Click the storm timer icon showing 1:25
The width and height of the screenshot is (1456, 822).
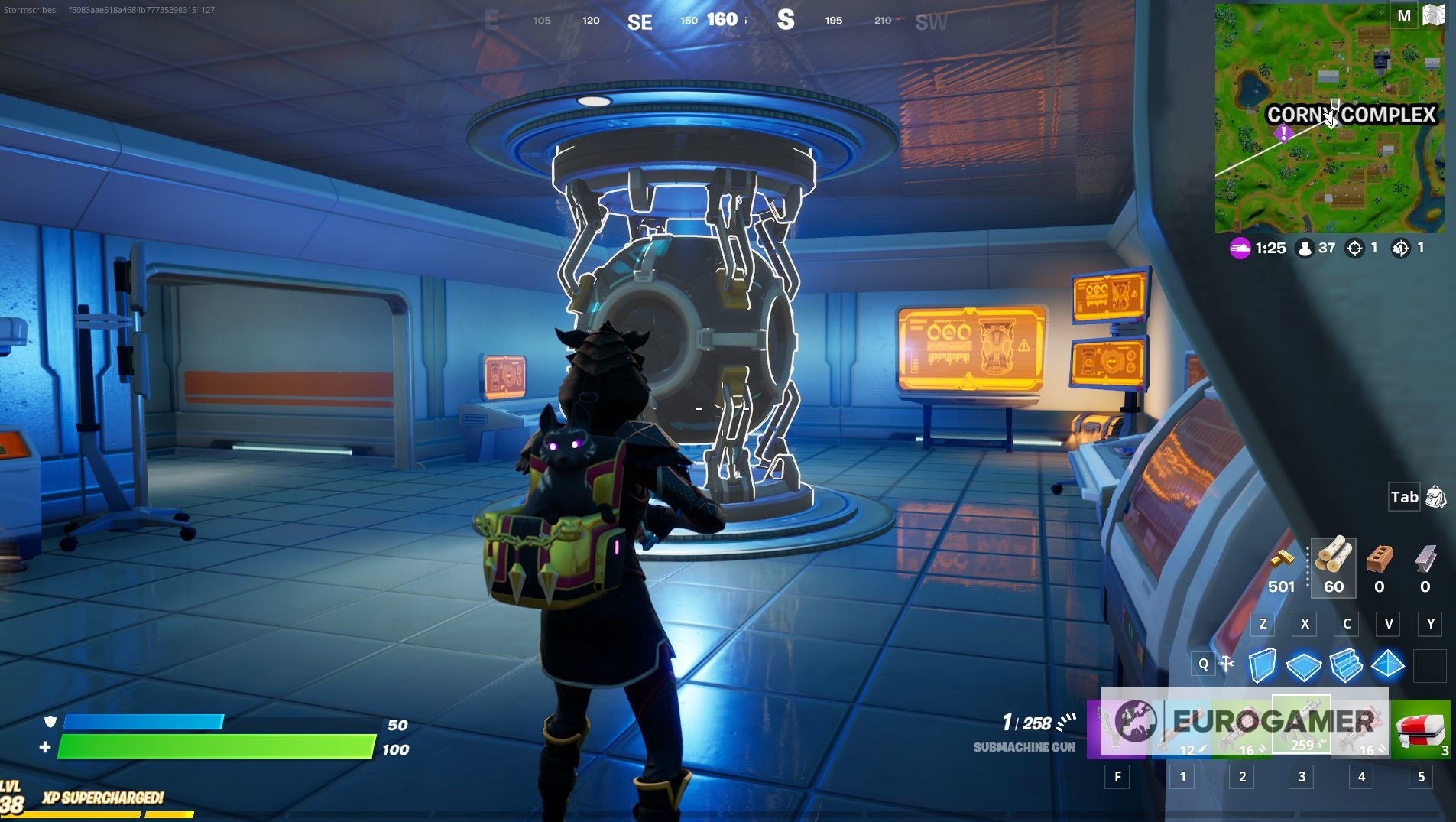(1239, 248)
